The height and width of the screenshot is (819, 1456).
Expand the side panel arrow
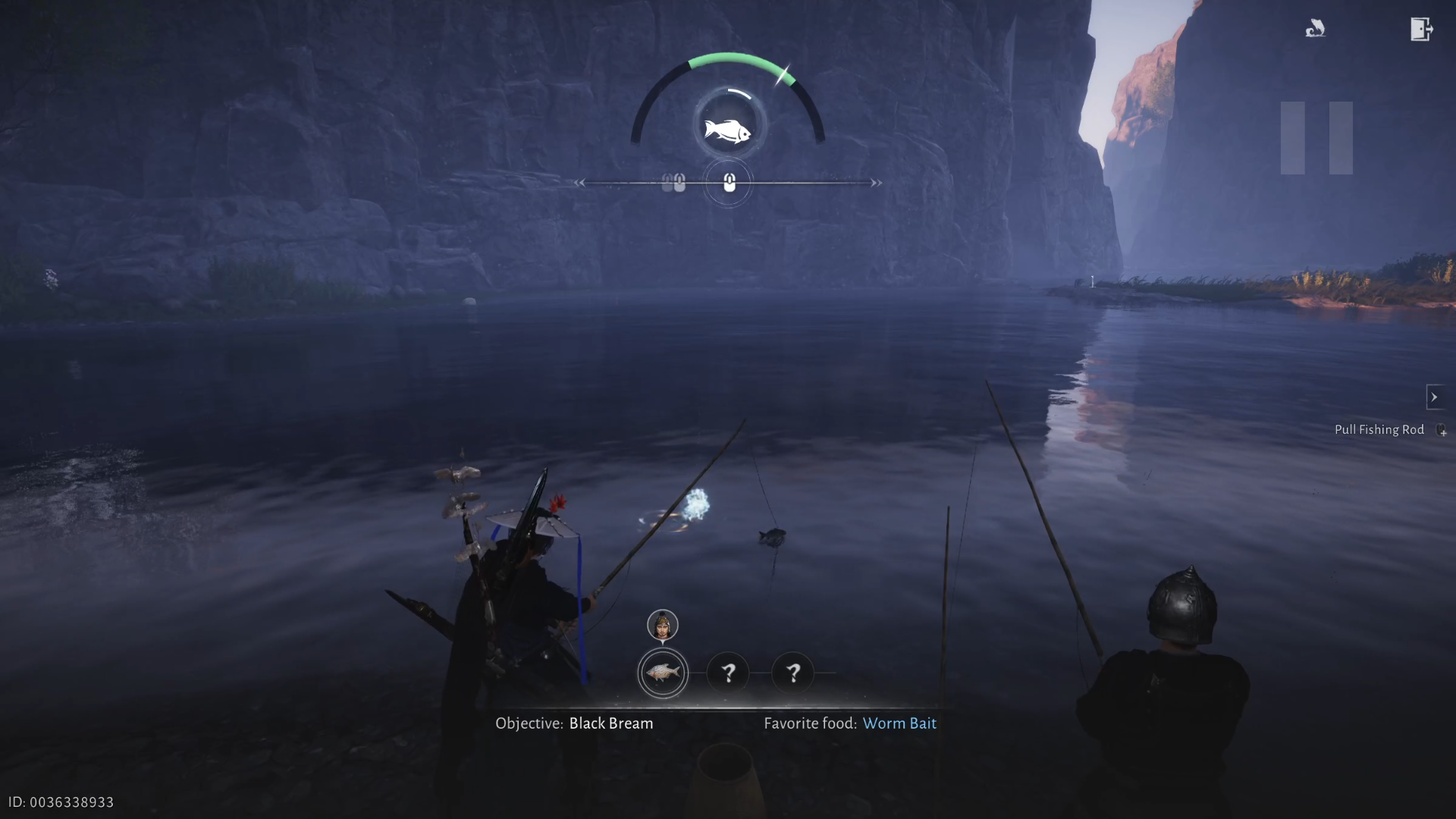[x=1433, y=397]
